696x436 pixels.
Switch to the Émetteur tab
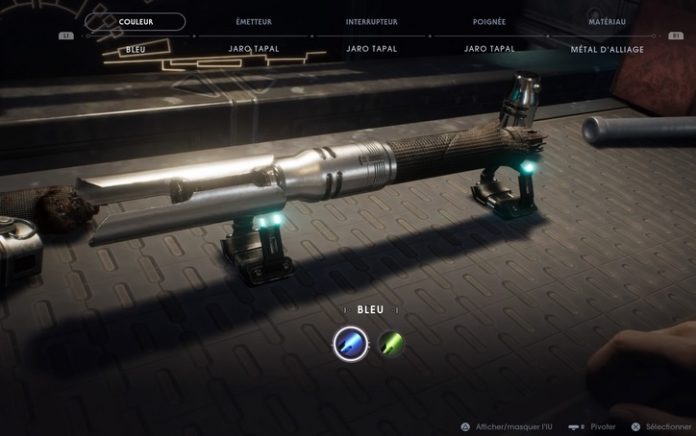(x=253, y=21)
